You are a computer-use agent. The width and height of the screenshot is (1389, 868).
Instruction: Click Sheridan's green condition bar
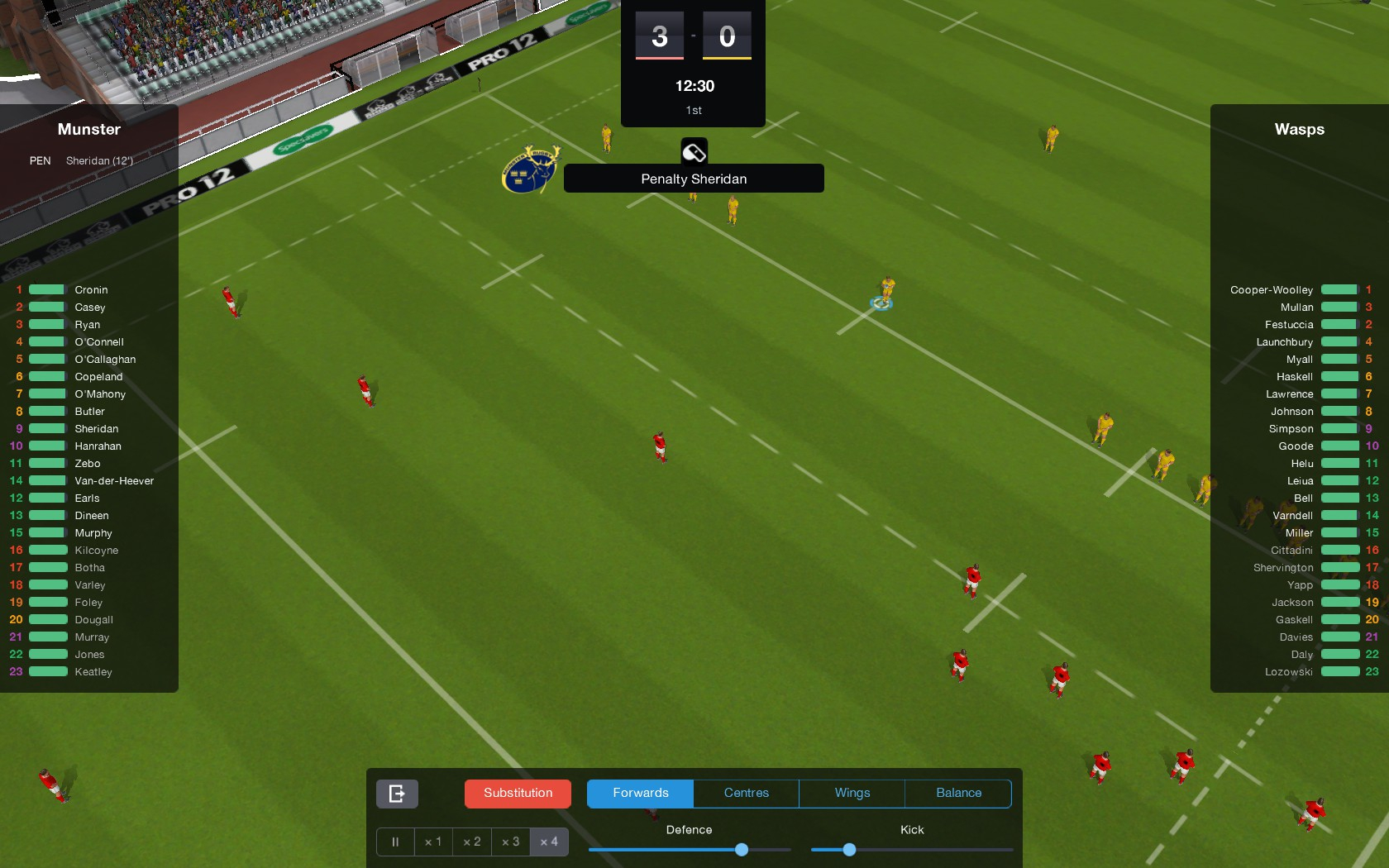pos(46,428)
